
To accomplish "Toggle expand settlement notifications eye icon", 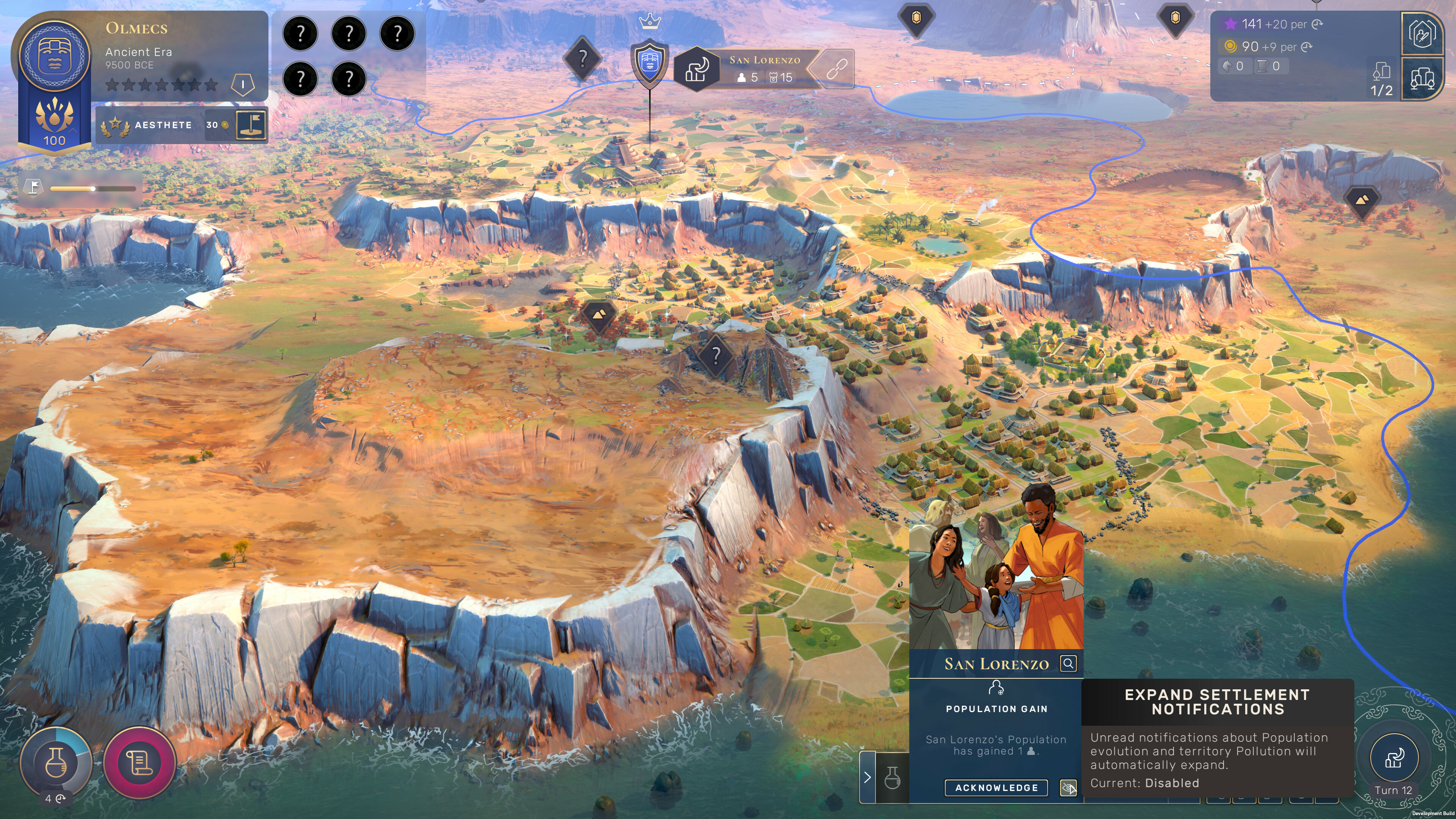I will click(x=1068, y=788).
